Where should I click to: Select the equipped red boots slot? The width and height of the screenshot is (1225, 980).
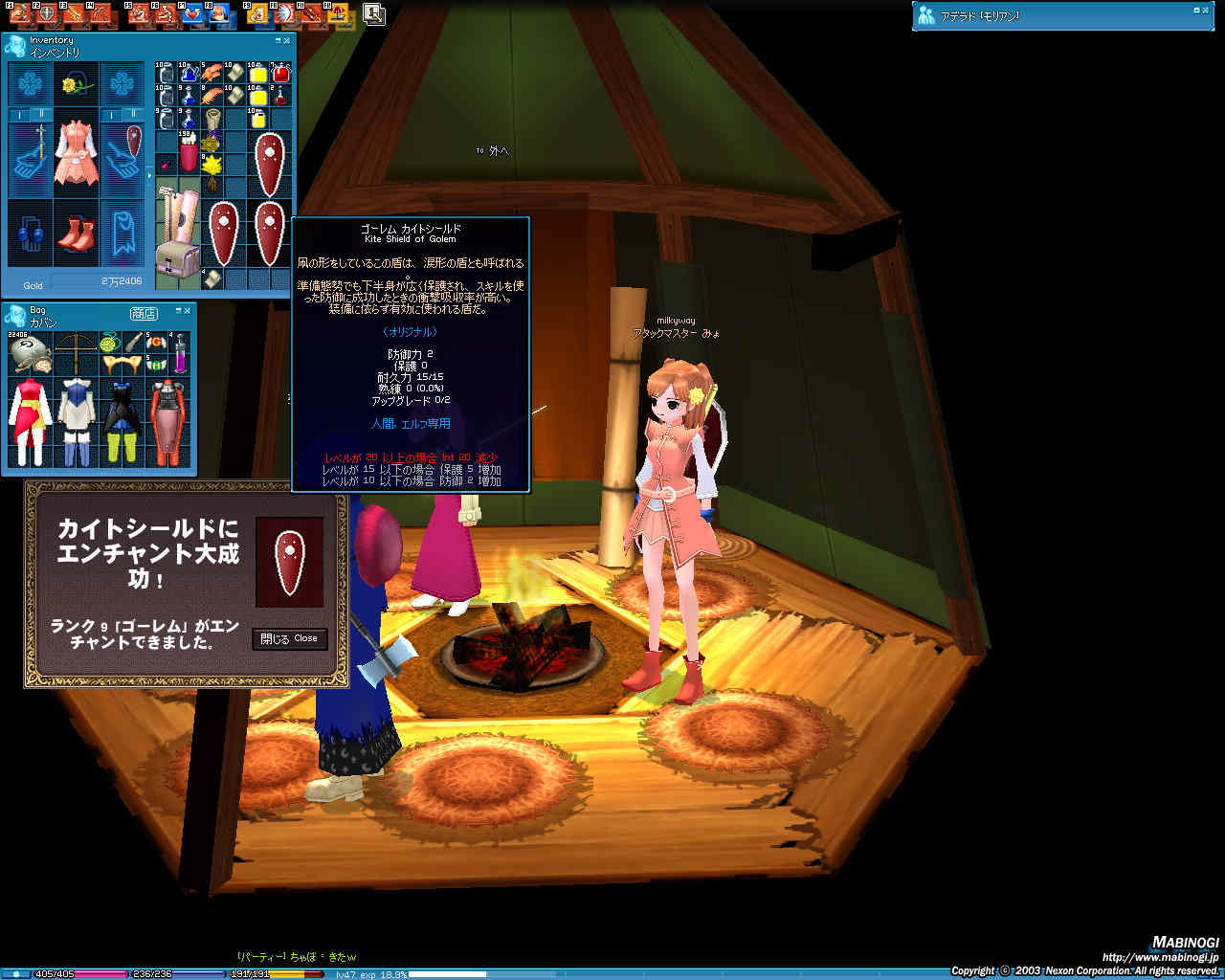(x=76, y=233)
